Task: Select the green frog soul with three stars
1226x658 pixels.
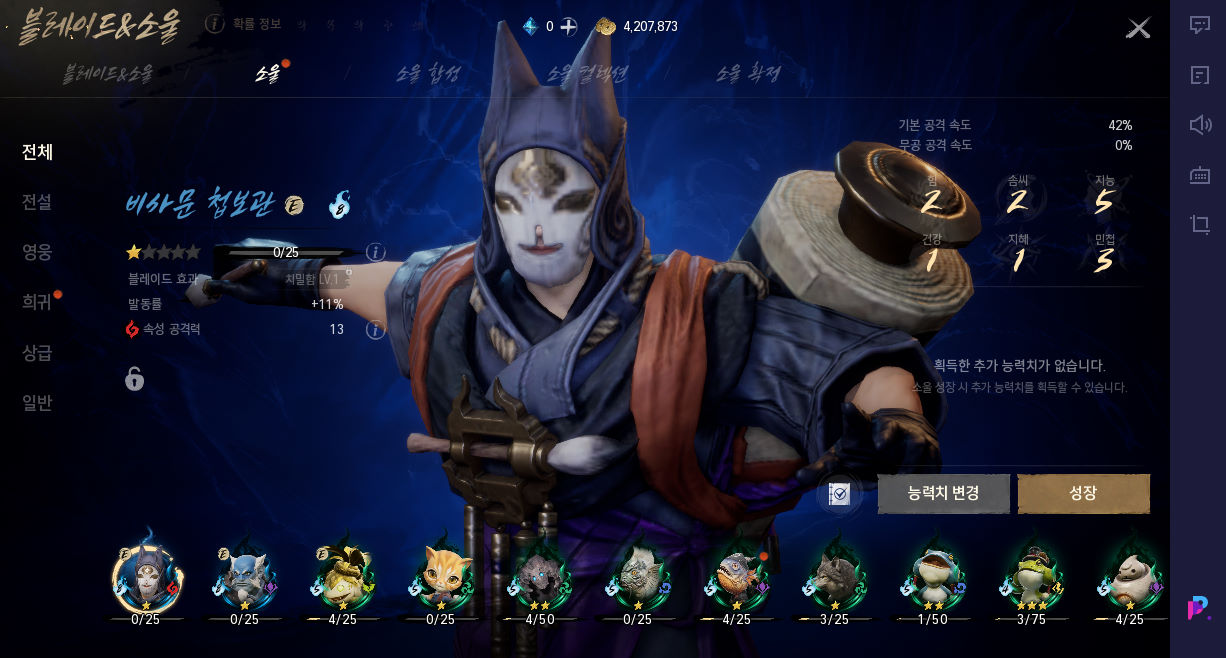Action: [1031, 576]
